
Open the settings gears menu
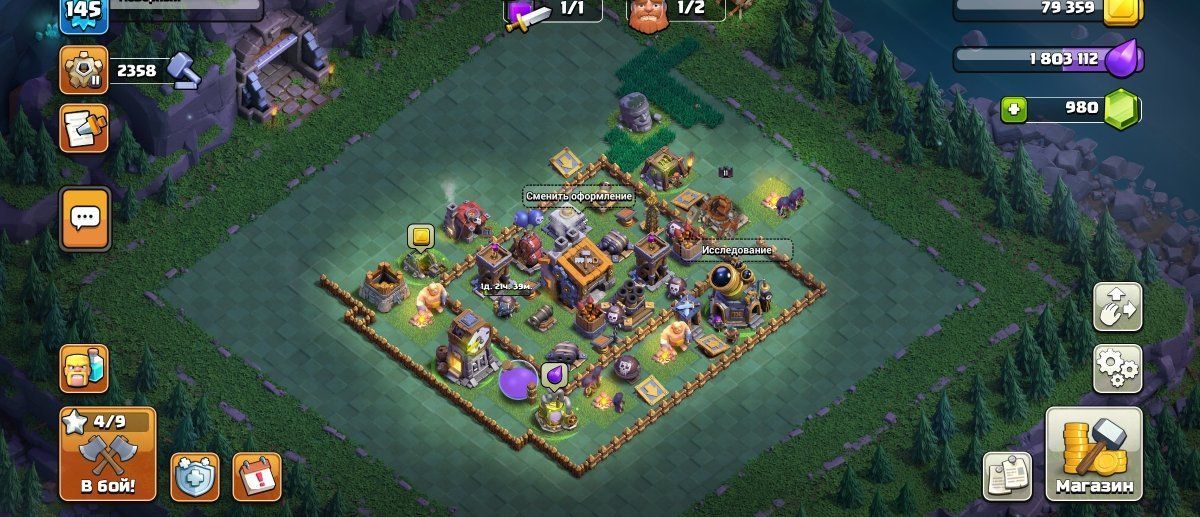coord(1117,369)
